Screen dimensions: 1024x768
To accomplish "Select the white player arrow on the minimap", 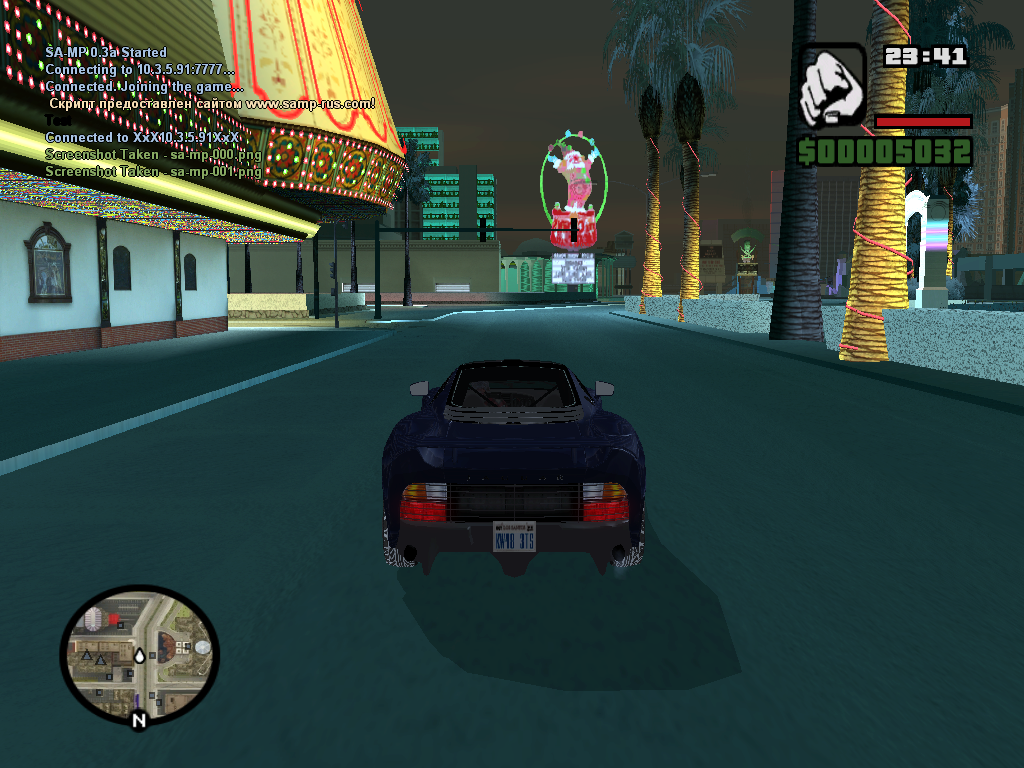I will (139, 656).
